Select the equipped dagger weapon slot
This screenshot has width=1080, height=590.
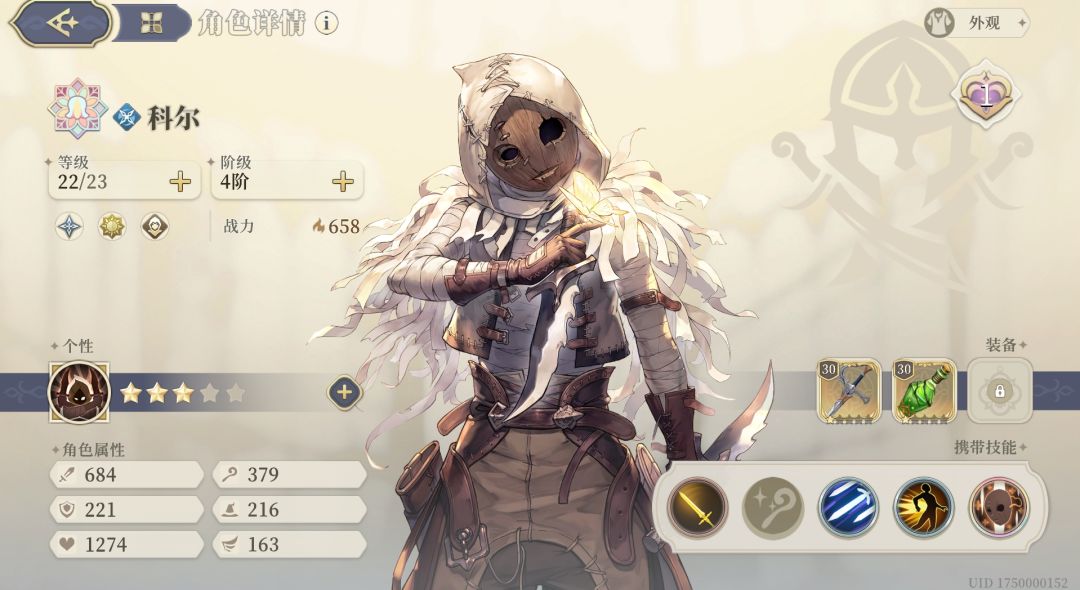pyautogui.click(x=849, y=391)
